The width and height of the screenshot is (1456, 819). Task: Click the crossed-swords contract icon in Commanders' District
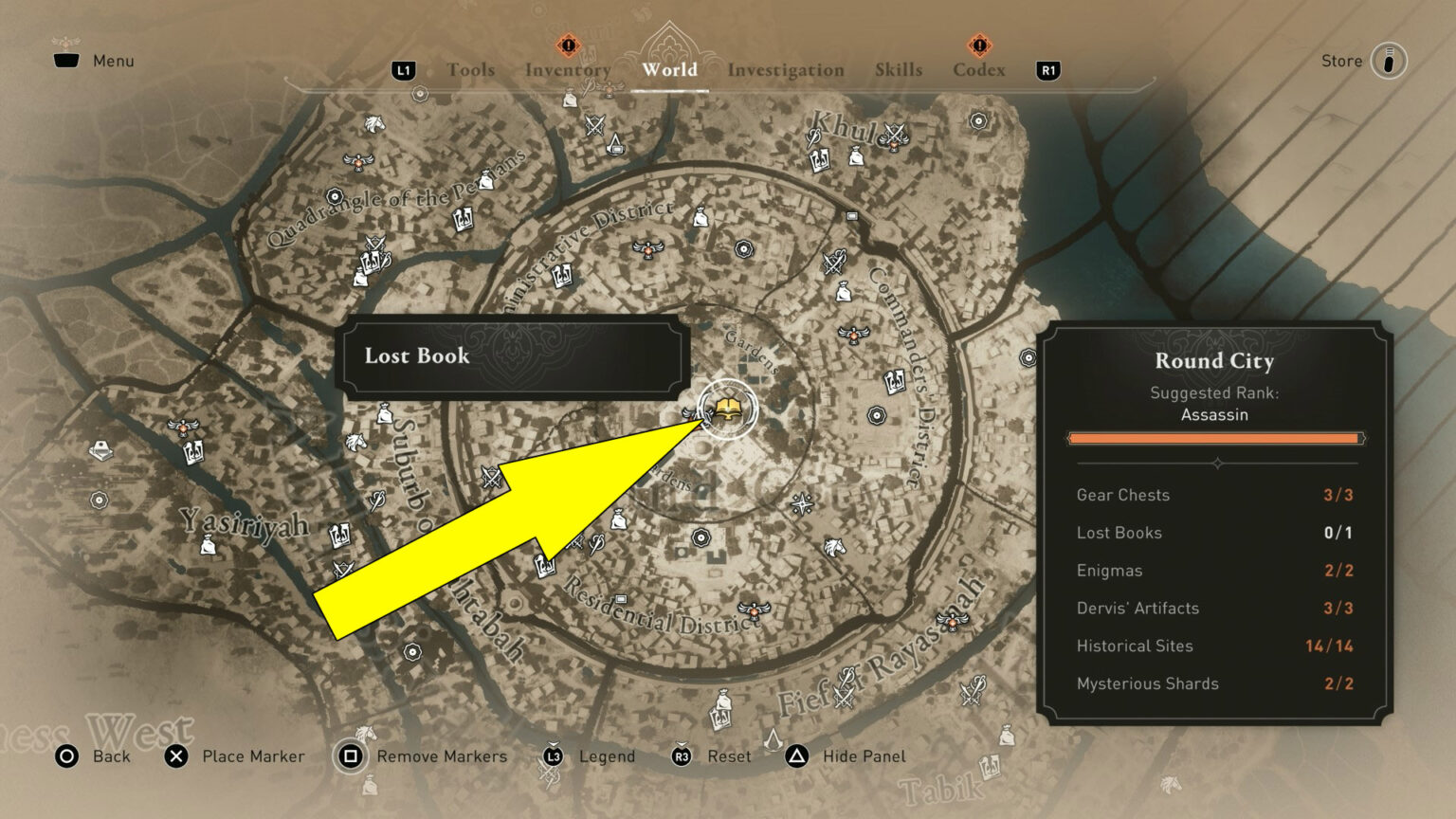point(833,260)
